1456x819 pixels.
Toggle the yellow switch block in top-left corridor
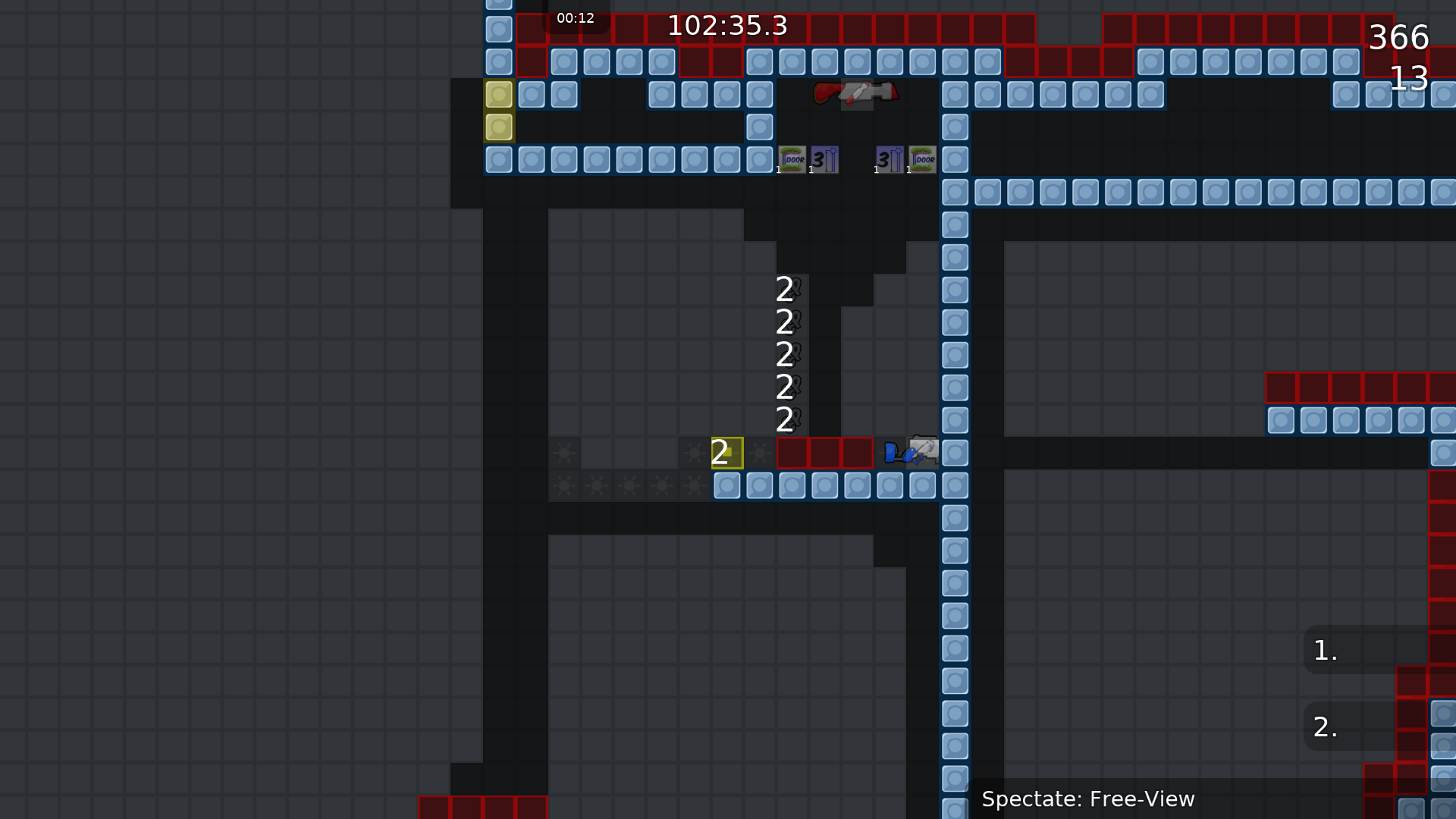point(498,93)
